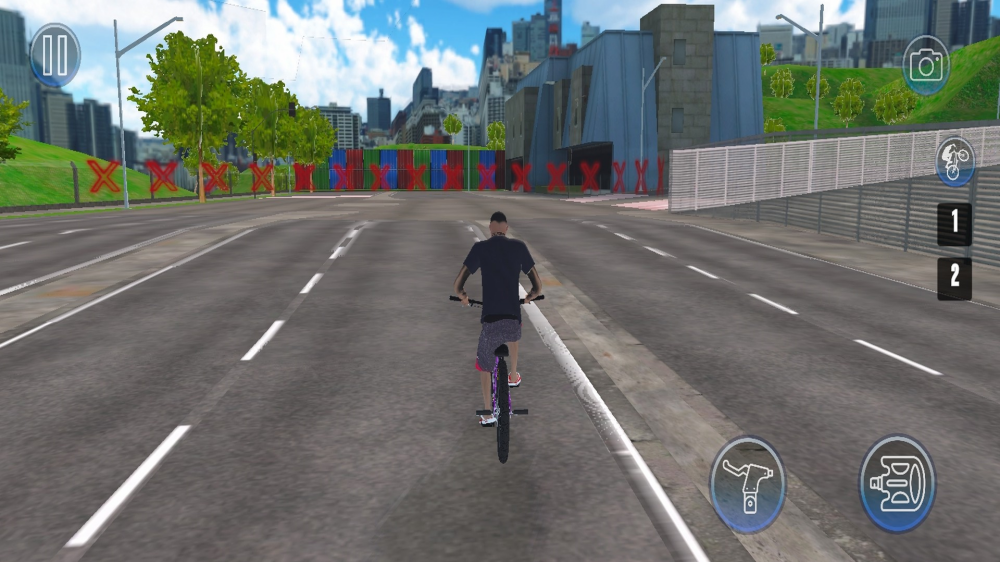Hit the bike pedal button to accelerate
Image resolution: width=1000 pixels, height=562 pixels.
tap(897, 483)
